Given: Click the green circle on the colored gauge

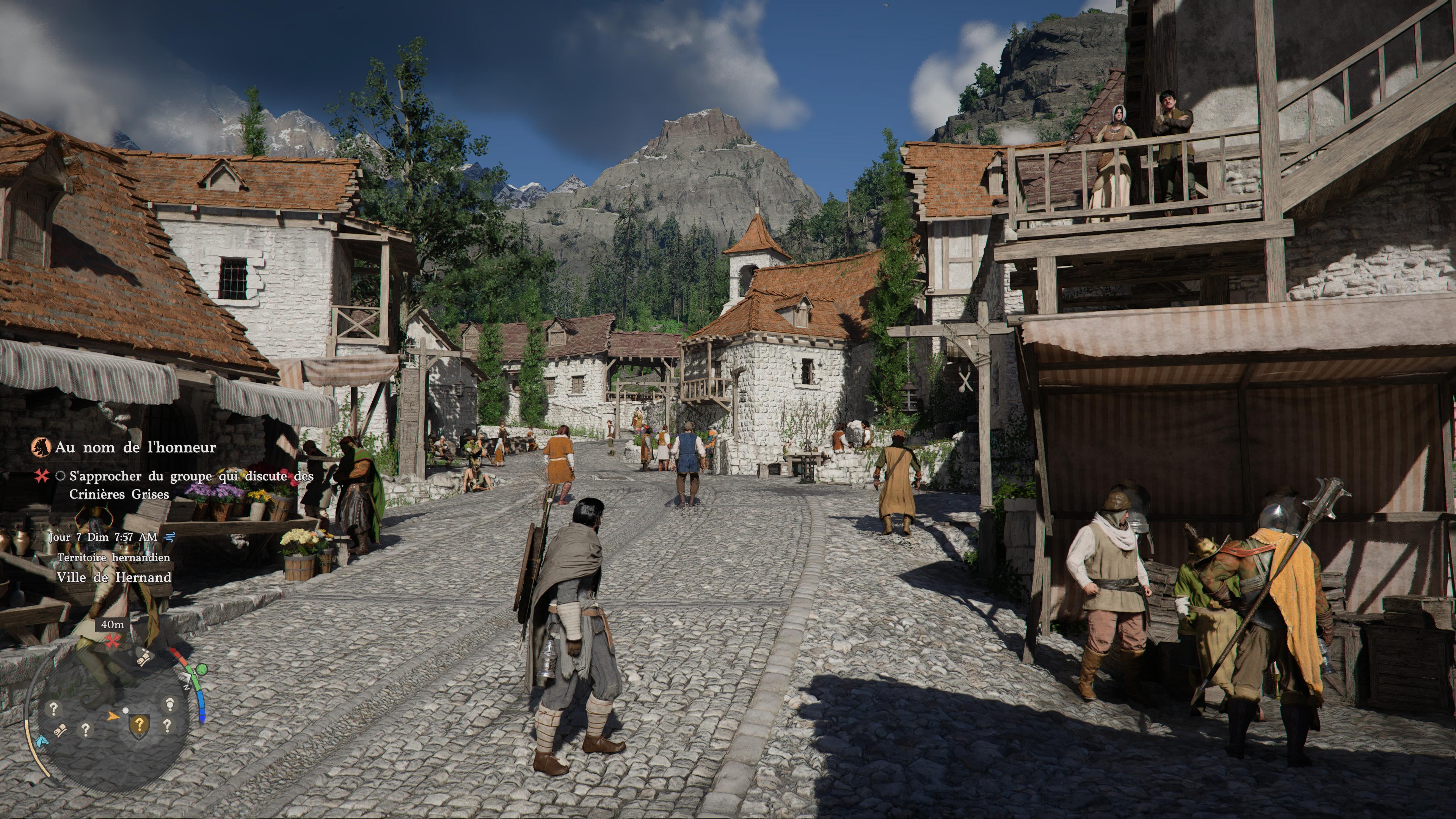Looking at the screenshot, I should [202, 670].
